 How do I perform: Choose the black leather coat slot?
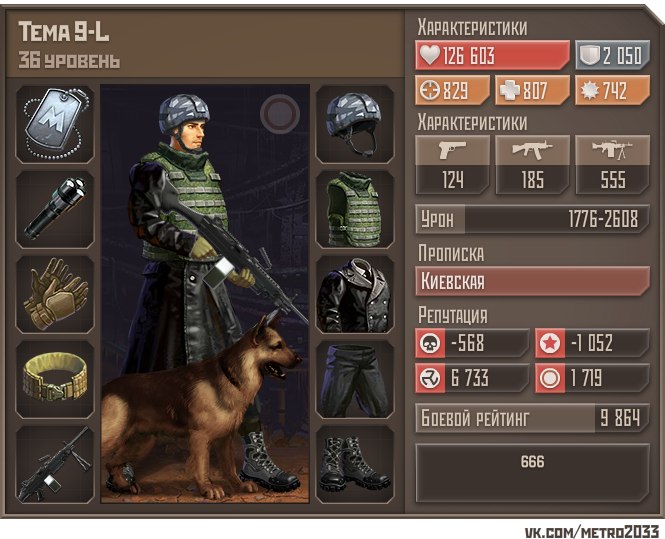point(355,294)
